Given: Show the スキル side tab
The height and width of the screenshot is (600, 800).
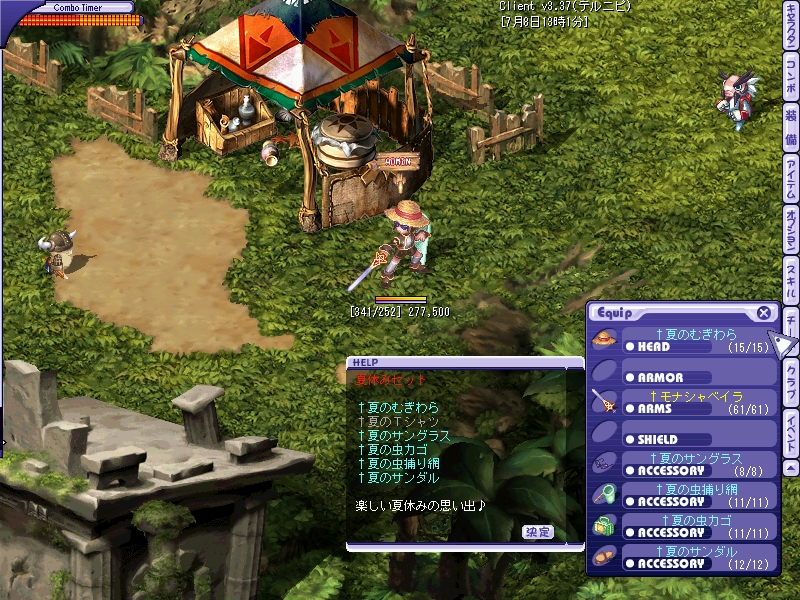Looking at the screenshot, I should [790, 281].
